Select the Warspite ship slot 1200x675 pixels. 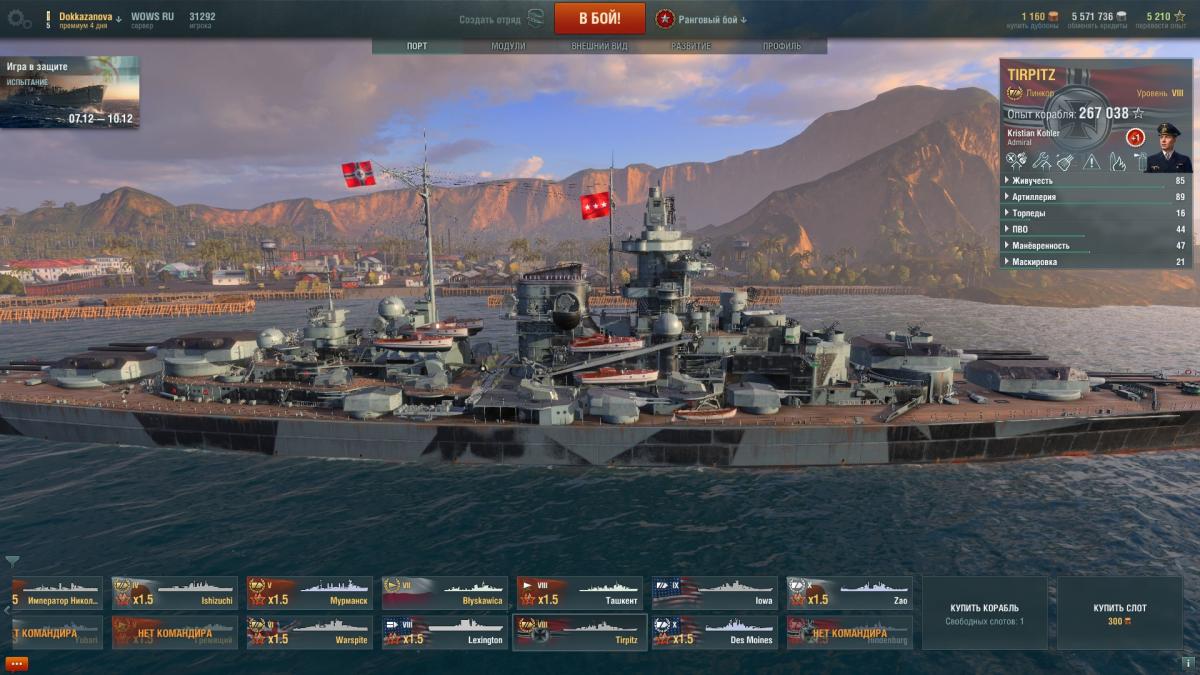point(309,632)
